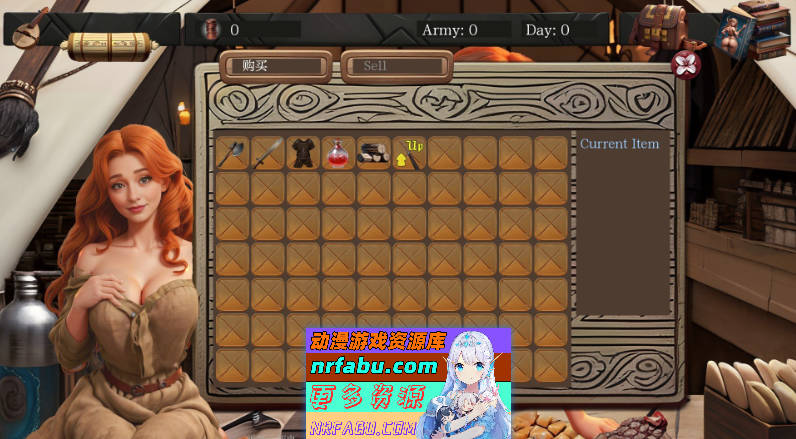Close the shop with the red flower button
This screenshot has height=439, width=796.
tap(686, 65)
